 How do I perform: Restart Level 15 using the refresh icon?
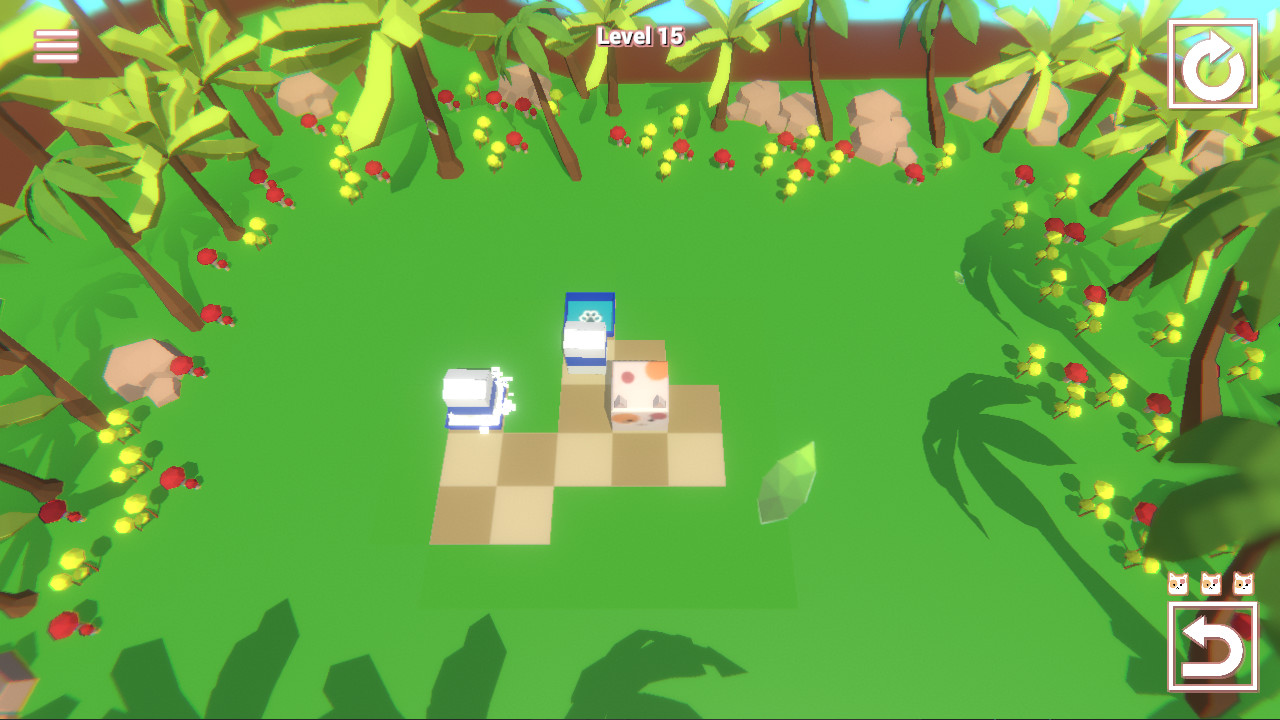(x=1212, y=61)
